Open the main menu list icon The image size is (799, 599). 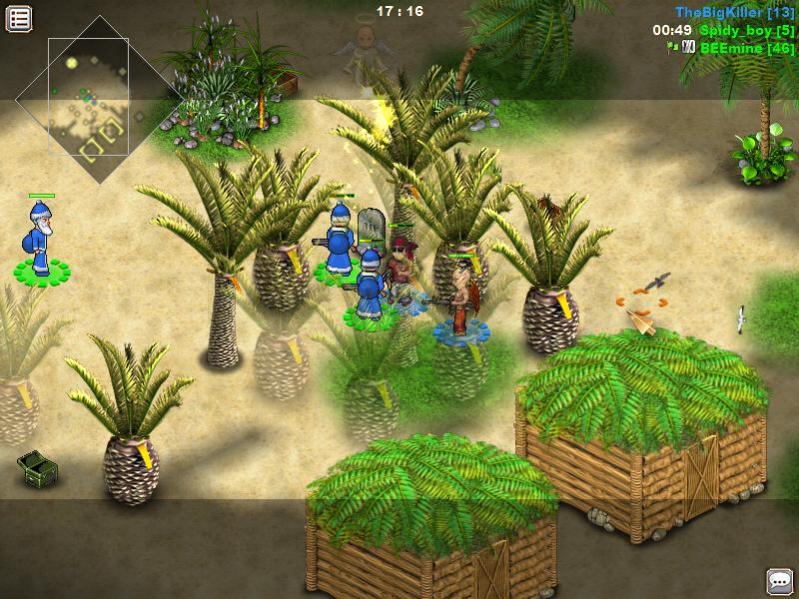click(x=19, y=18)
